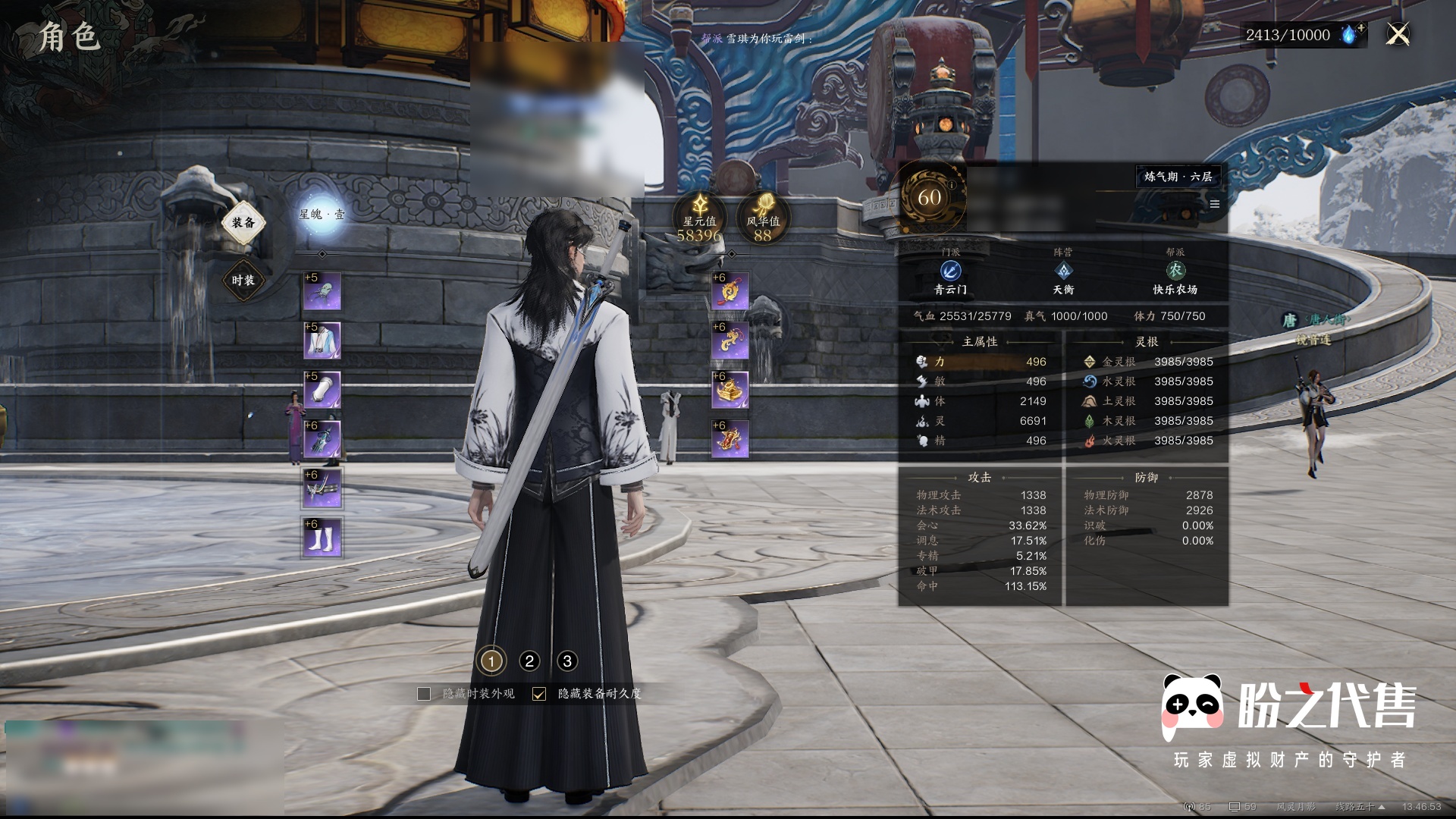1456x819 pixels.
Task: Inspect the +6 white boots slot
Action: [322, 538]
